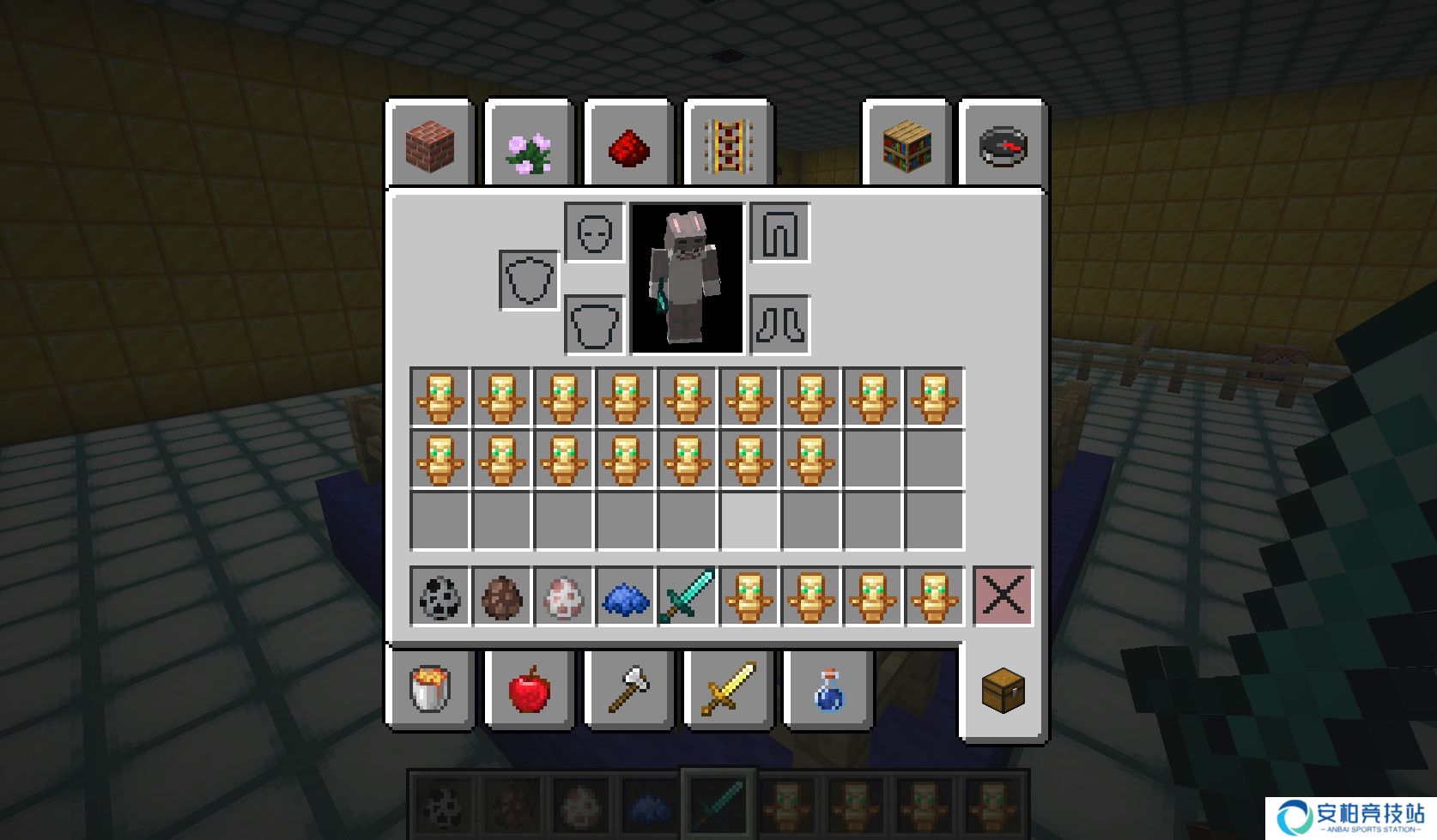Open the lava bucket Miscellaneous tab
The image size is (1437, 840).
430,689
